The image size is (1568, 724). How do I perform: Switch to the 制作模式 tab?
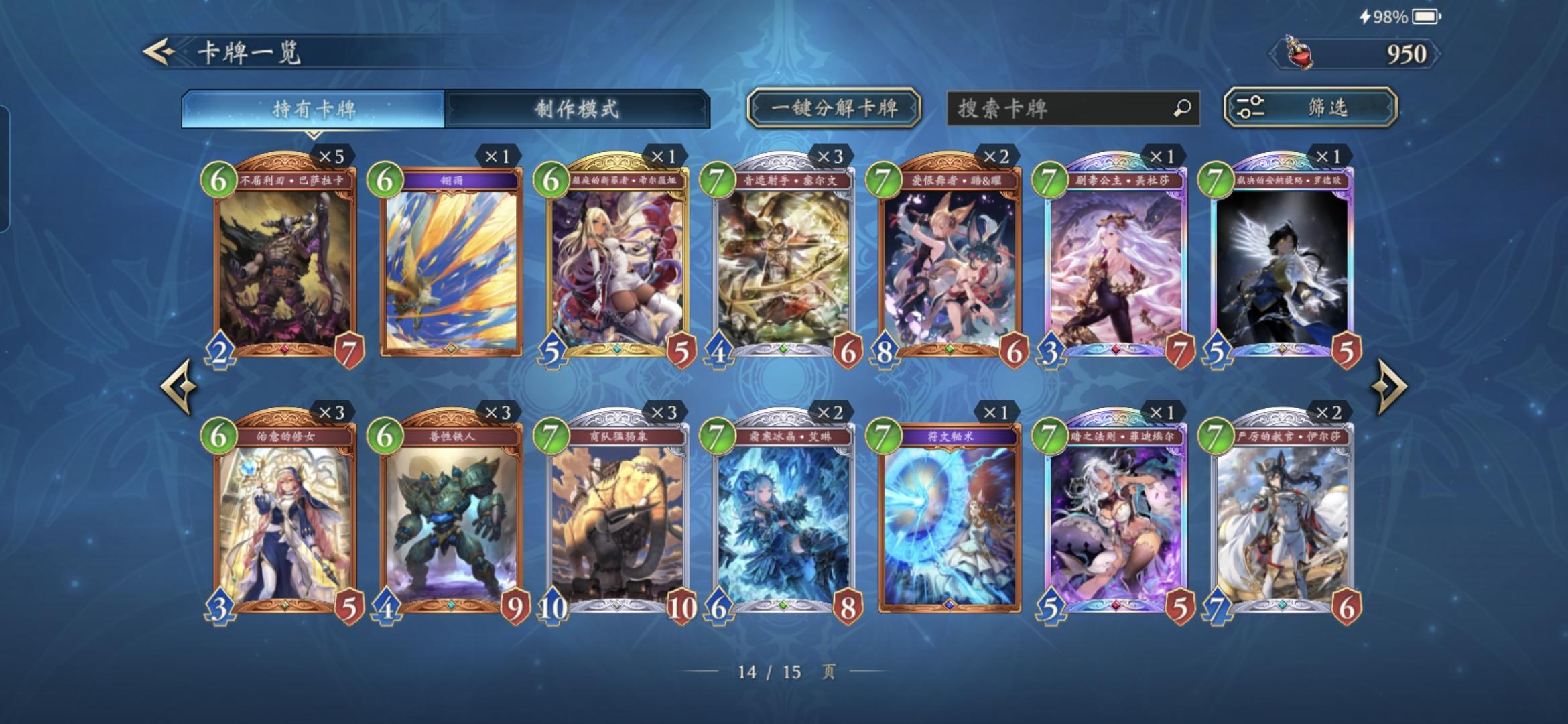point(581,107)
